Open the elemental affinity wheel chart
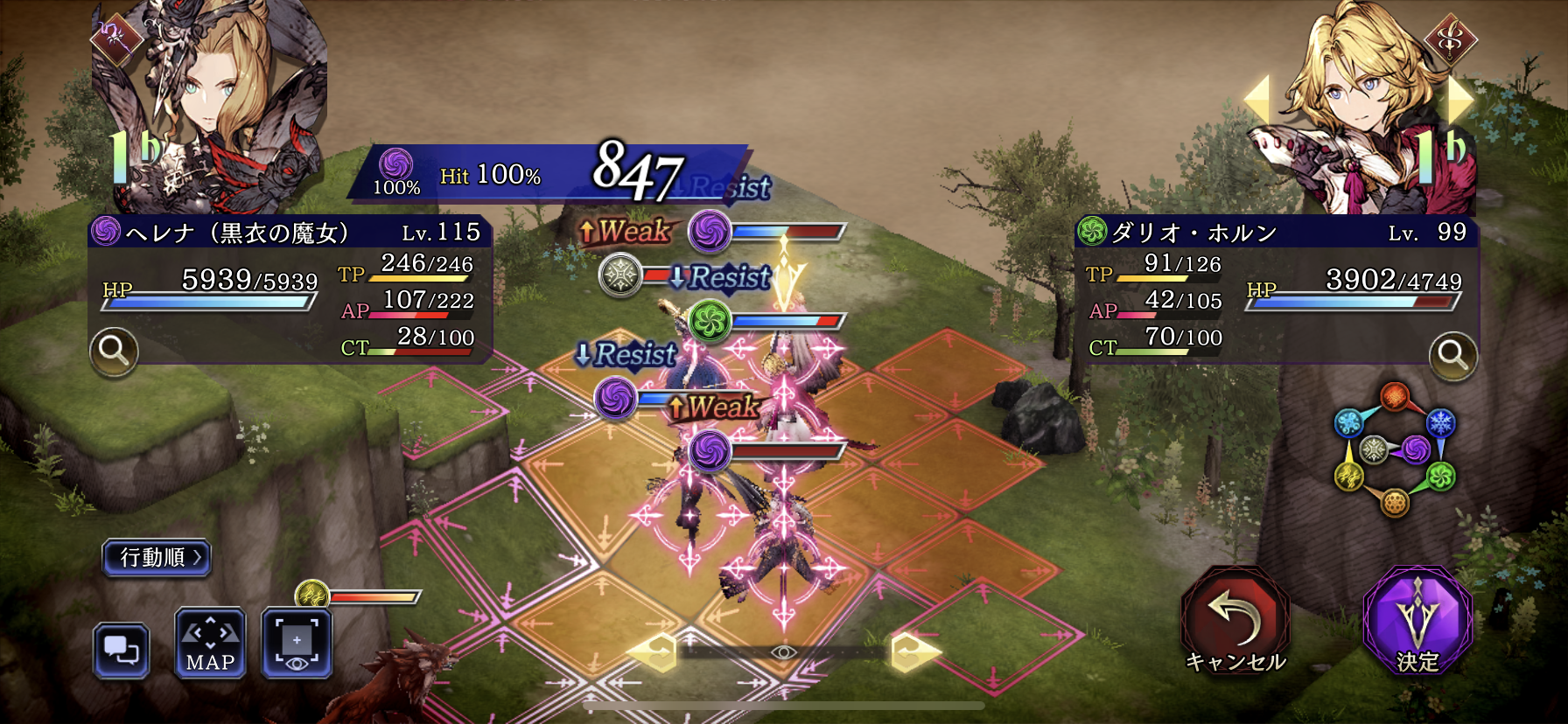This screenshot has height=724, width=1568. tap(1394, 450)
